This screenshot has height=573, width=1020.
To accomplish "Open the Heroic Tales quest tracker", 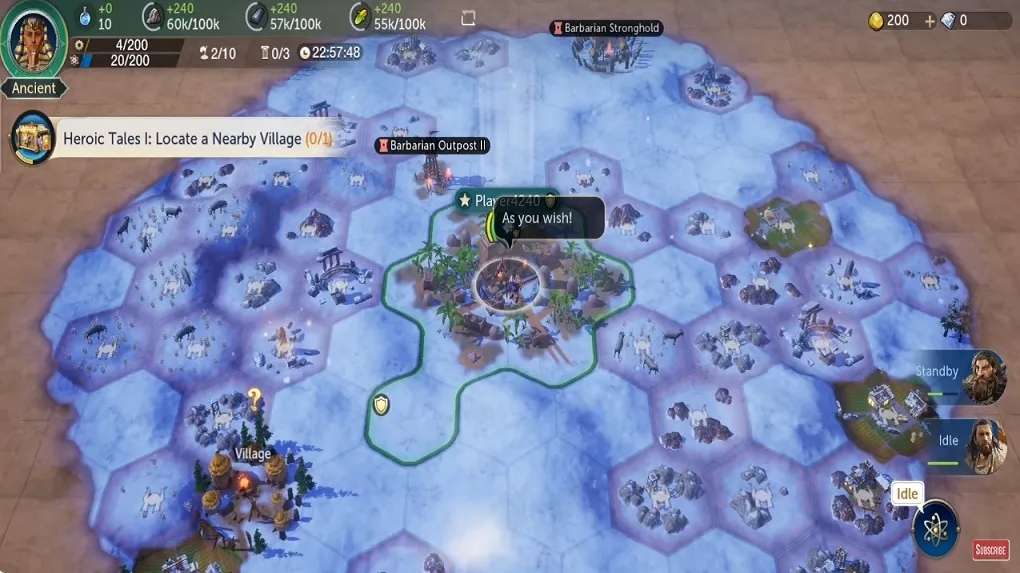I will 180,139.
